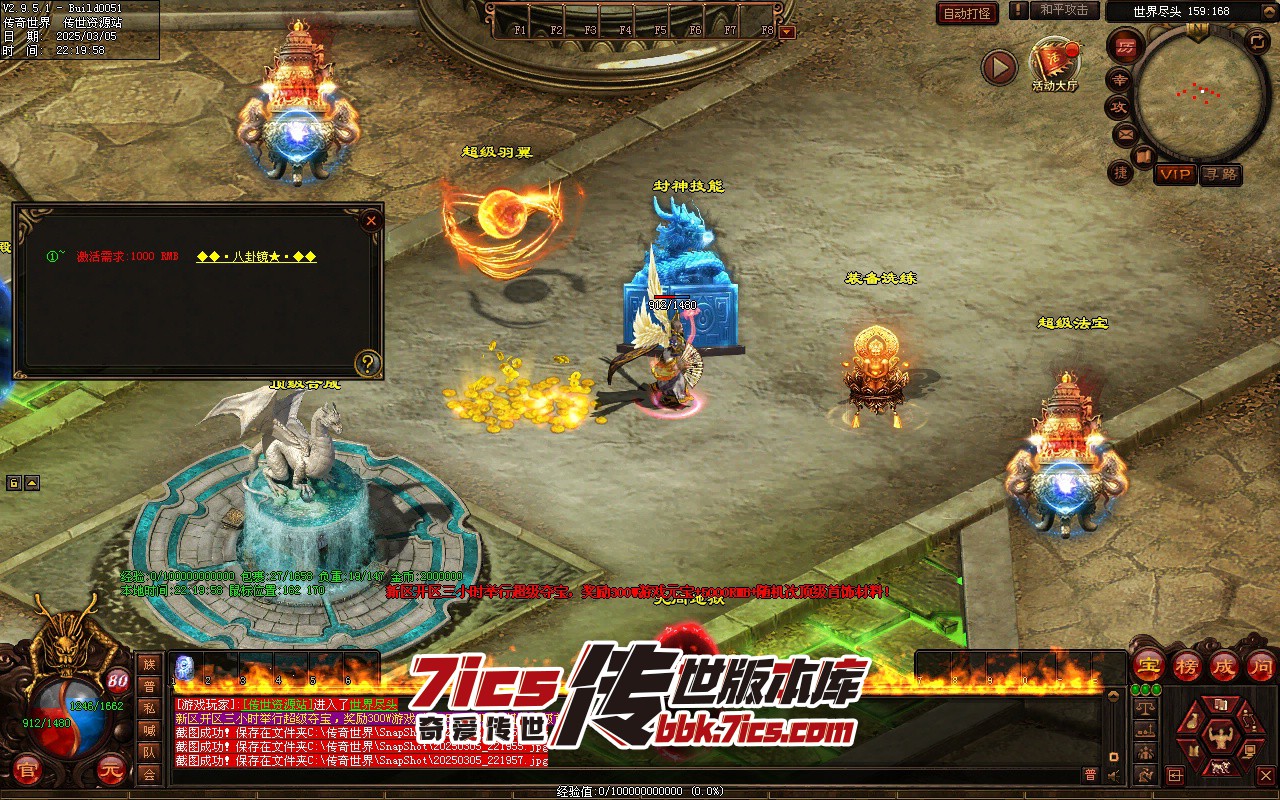Click the round play arrow button
Viewport: 1280px width, 800px height.
coord(999,68)
